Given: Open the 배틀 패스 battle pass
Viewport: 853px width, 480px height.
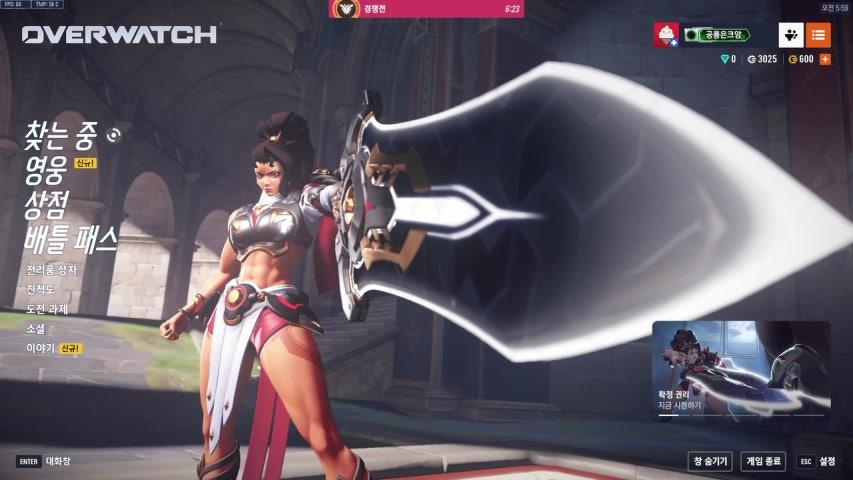Looking at the screenshot, I should click(x=72, y=238).
